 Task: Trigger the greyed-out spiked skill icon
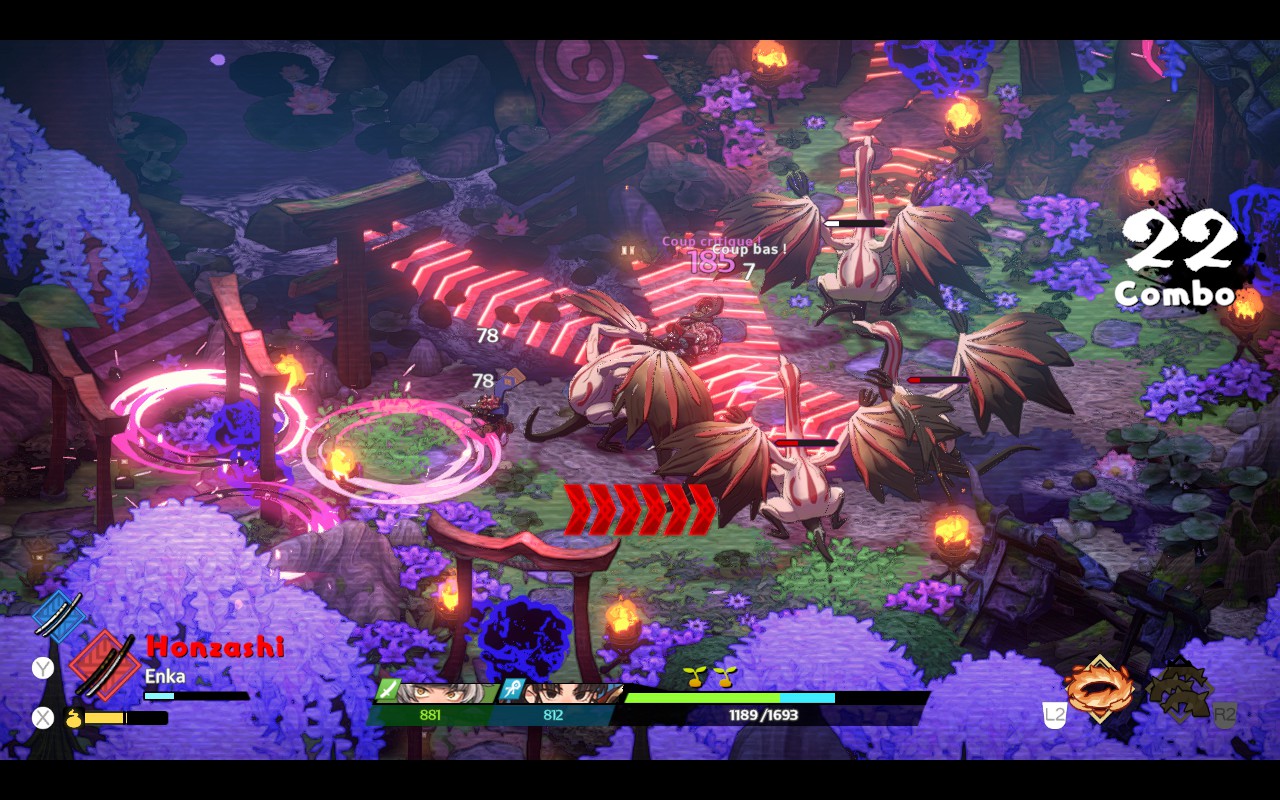pos(1180,692)
